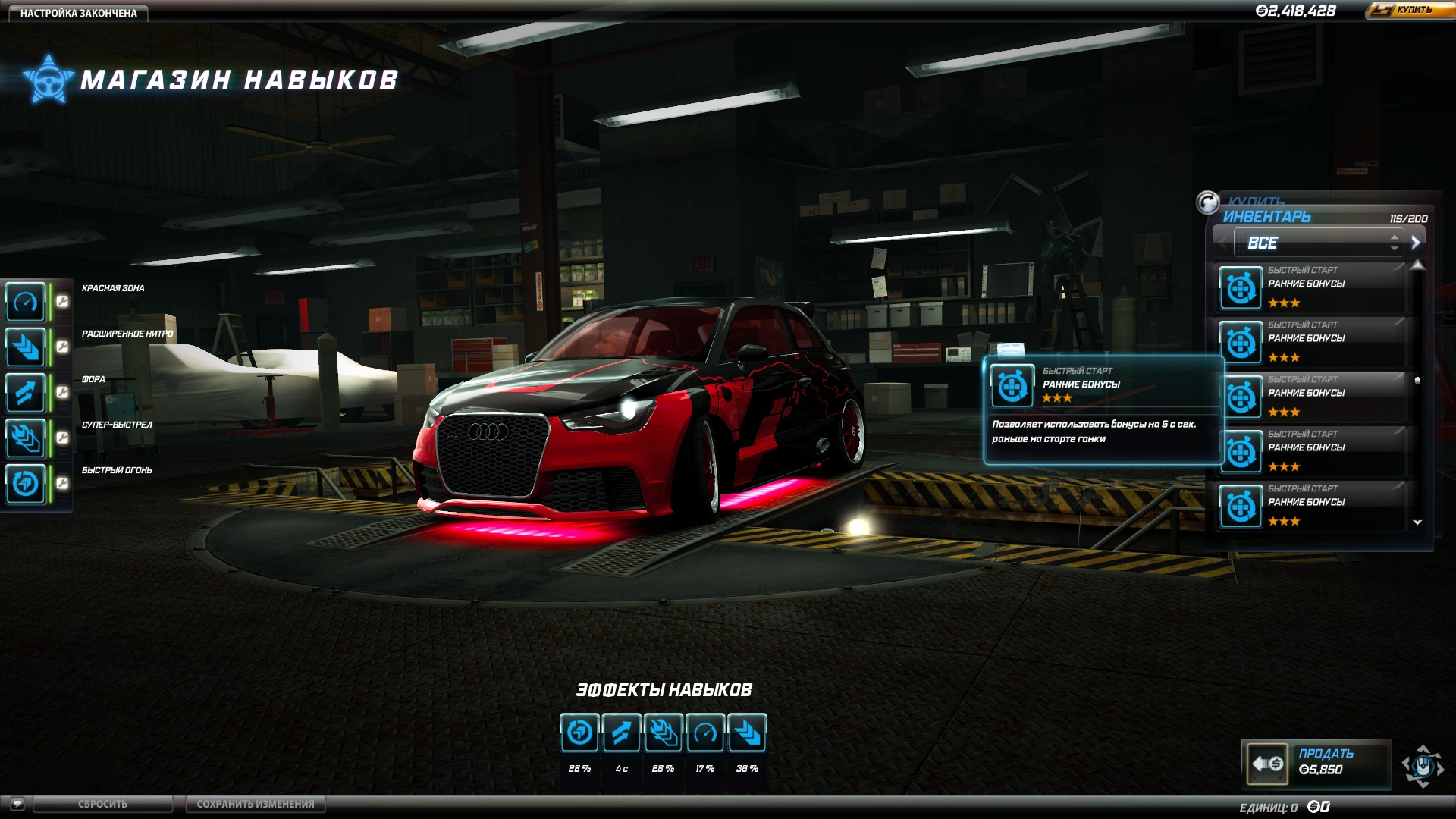Sell the item with ПРОДАТЬ button
This screenshot has height=819, width=1456.
[x=1316, y=762]
